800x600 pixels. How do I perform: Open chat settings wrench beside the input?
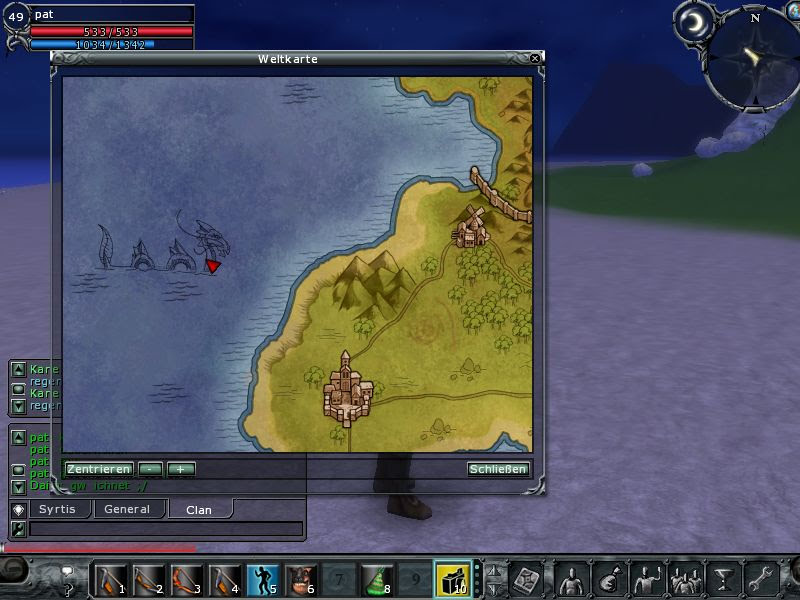(17, 529)
